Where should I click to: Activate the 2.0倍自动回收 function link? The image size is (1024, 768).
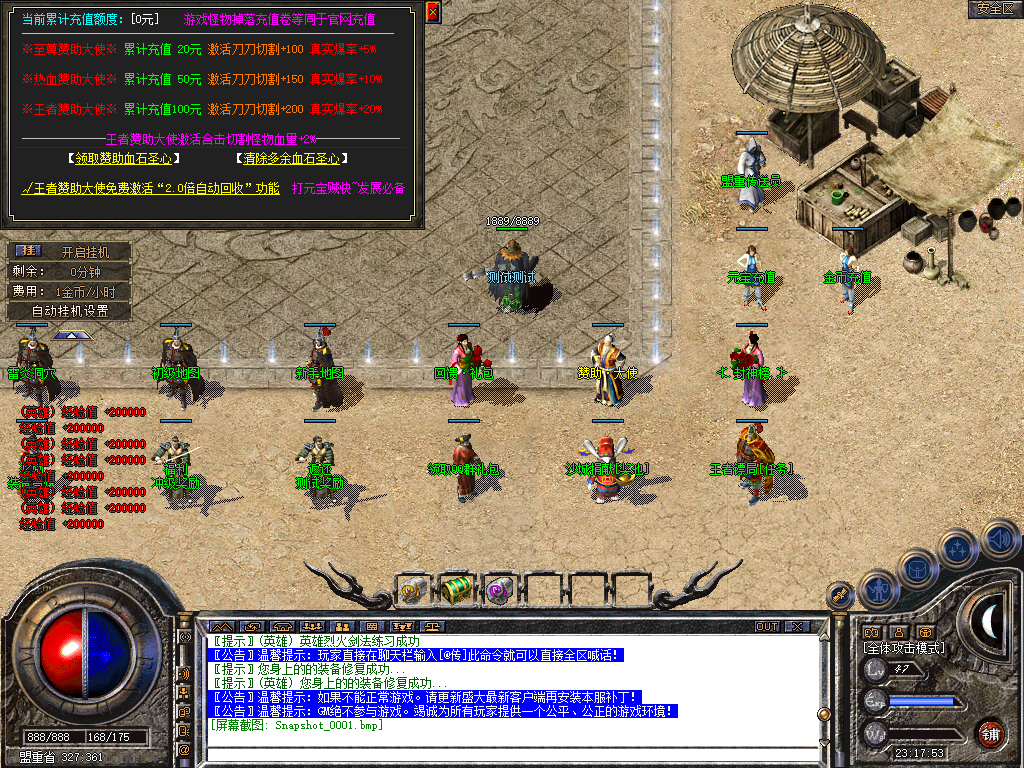point(152,187)
